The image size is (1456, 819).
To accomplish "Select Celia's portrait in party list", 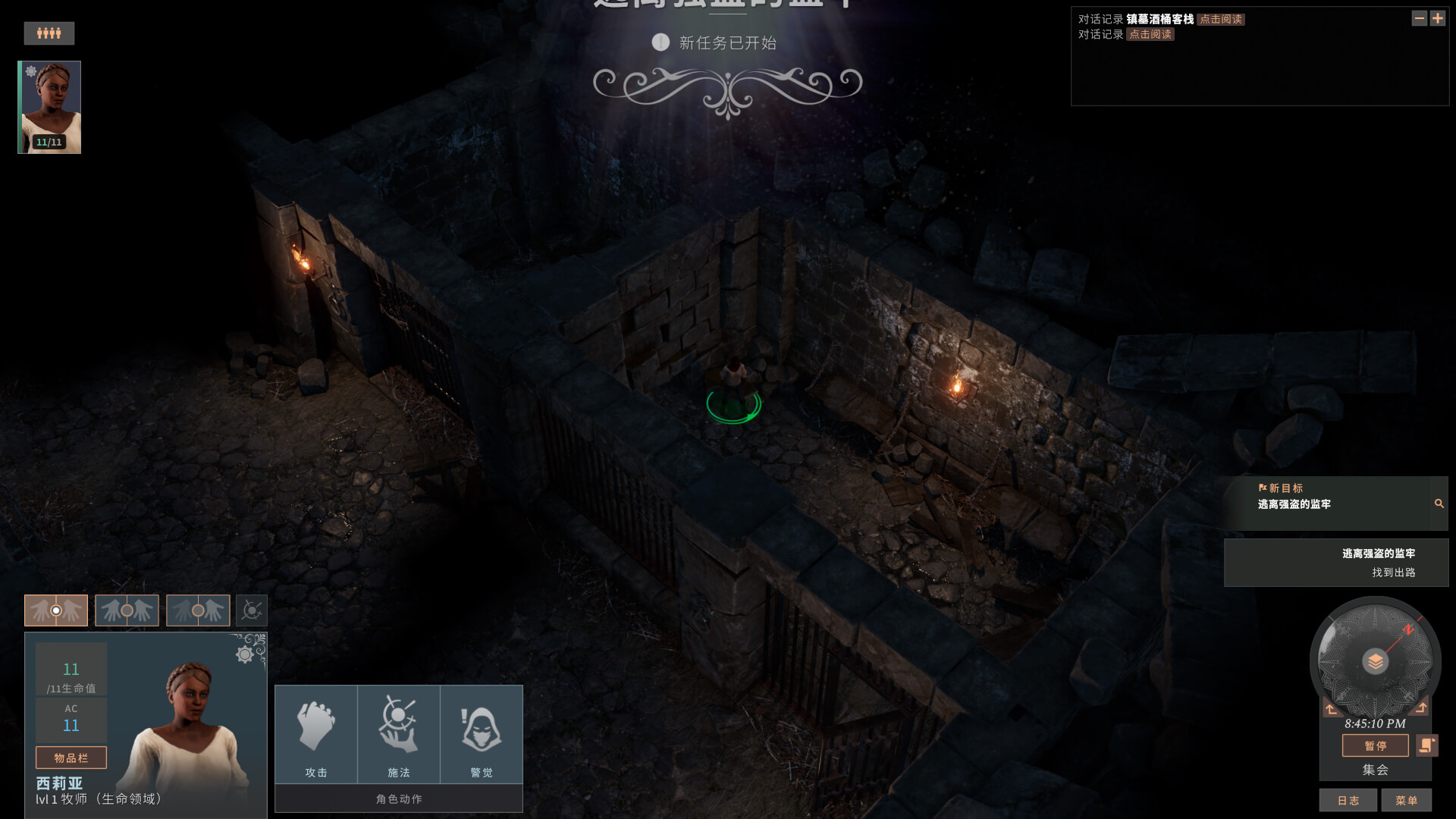I will (x=50, y=107).
